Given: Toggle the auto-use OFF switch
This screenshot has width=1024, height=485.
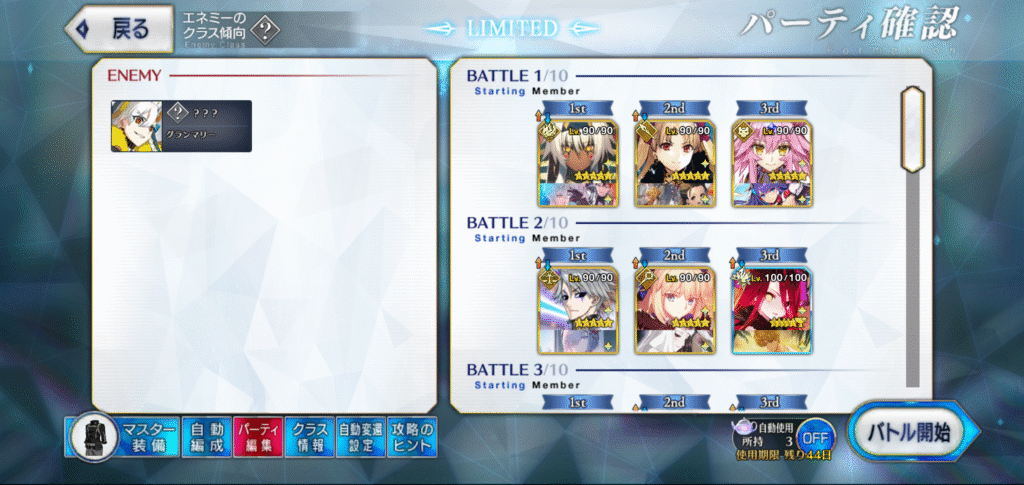Looking at the screenshot, I should click(816, 436).
